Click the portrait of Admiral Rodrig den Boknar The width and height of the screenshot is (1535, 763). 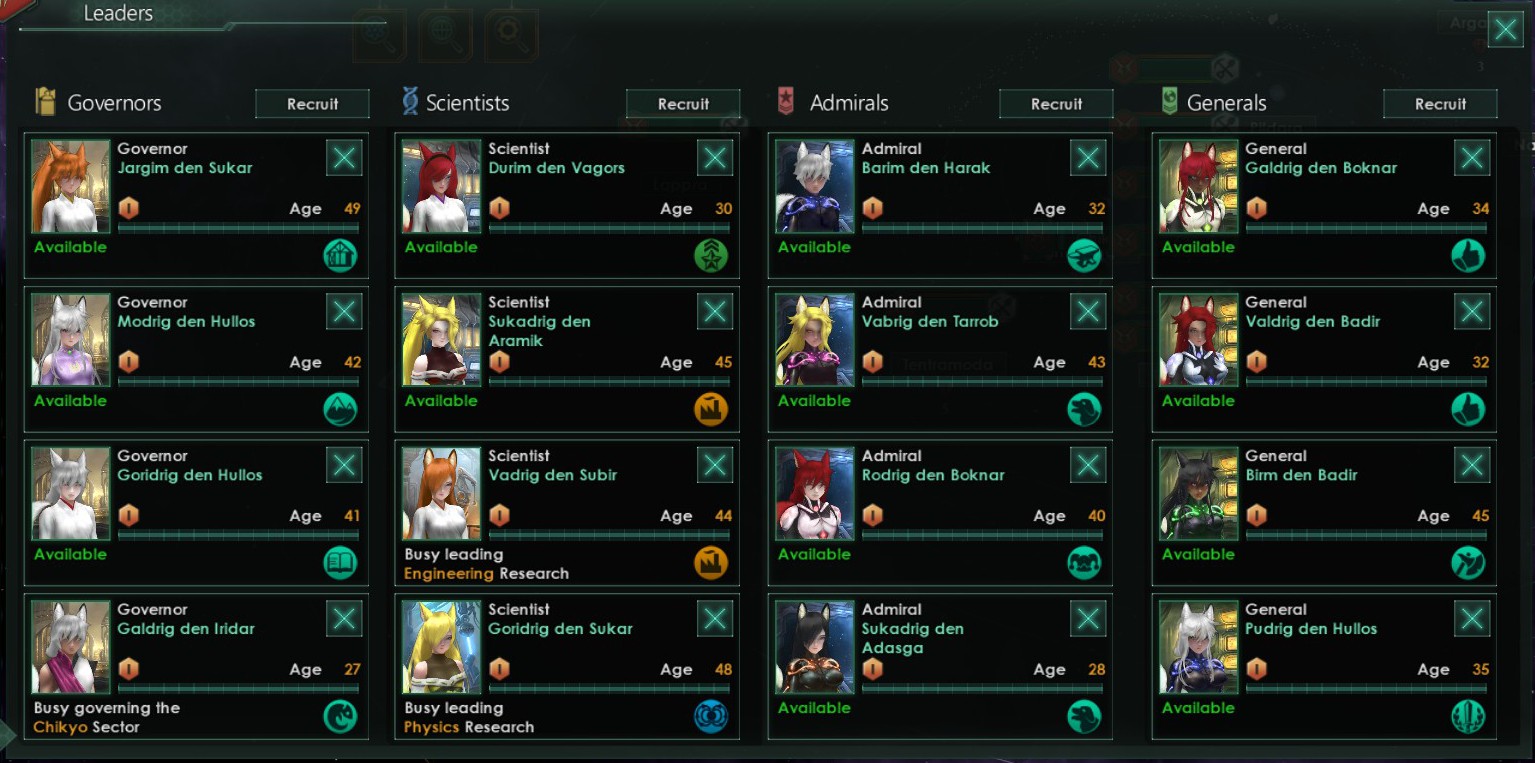point(813,493)
